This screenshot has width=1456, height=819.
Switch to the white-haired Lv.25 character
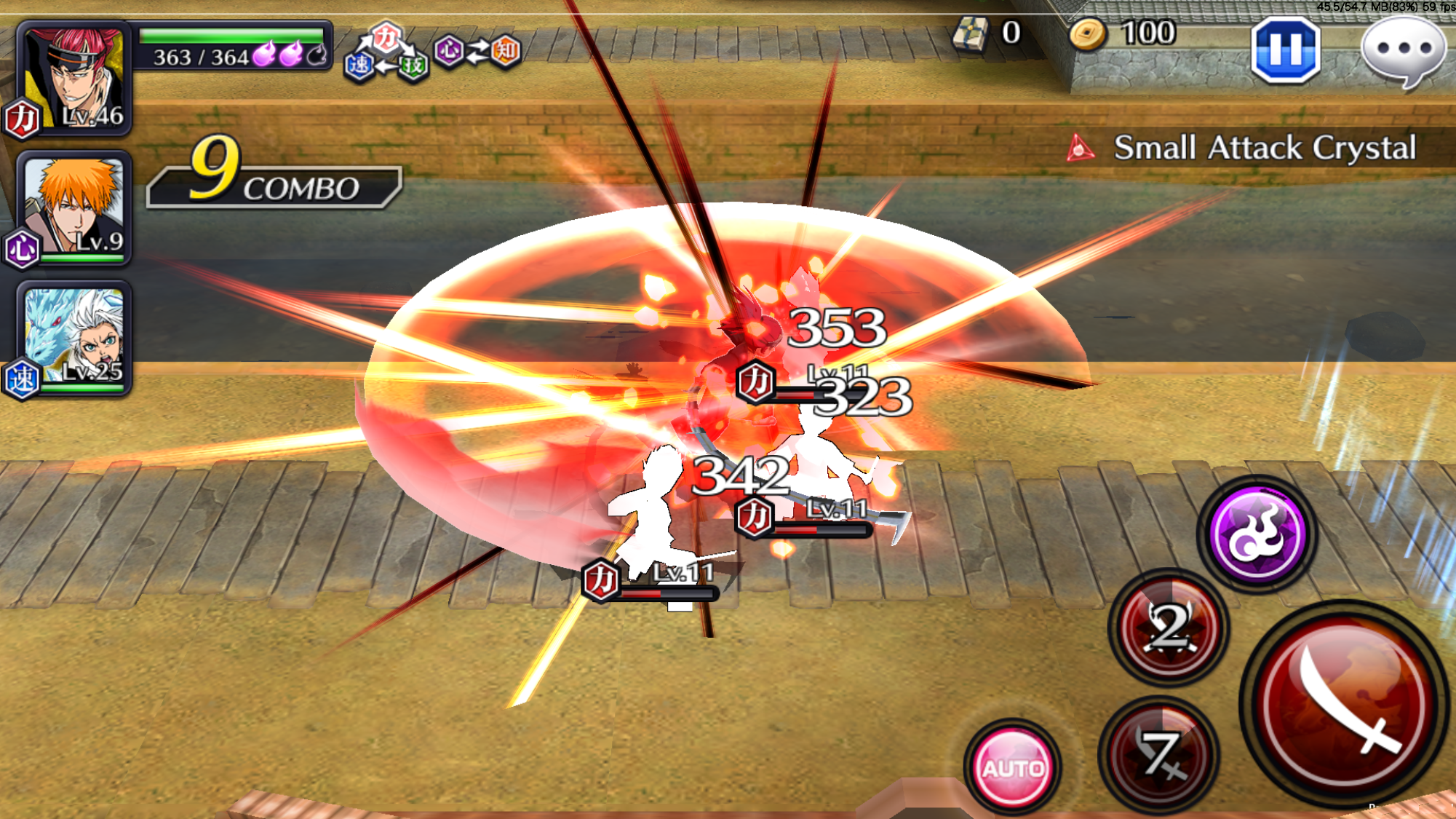coord(73,337)
